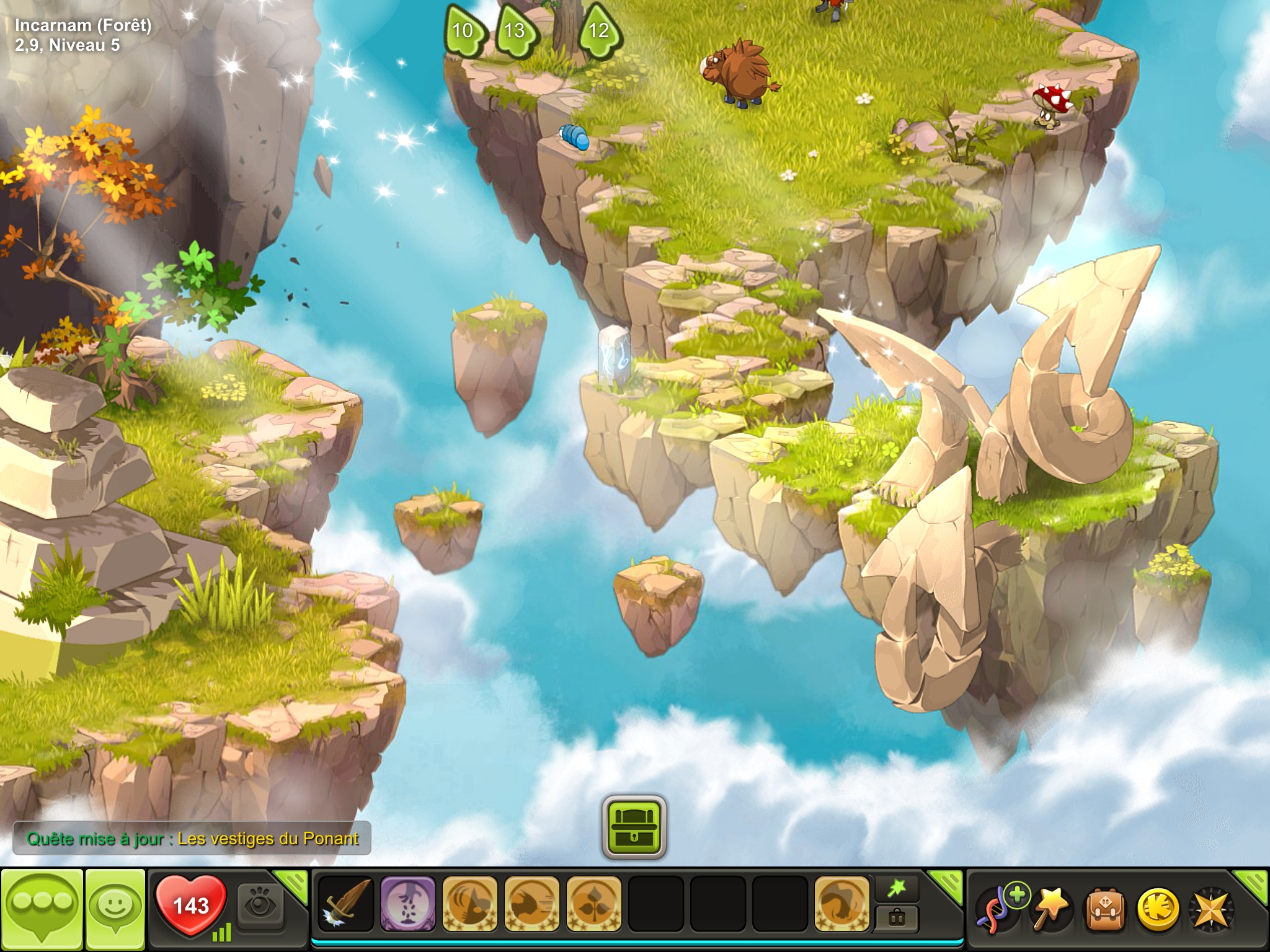The height and width of the screenshot is (952, 1270).
Task: Switch shortcut bar to the spells wand tab
Action: [x=897, y=889]
